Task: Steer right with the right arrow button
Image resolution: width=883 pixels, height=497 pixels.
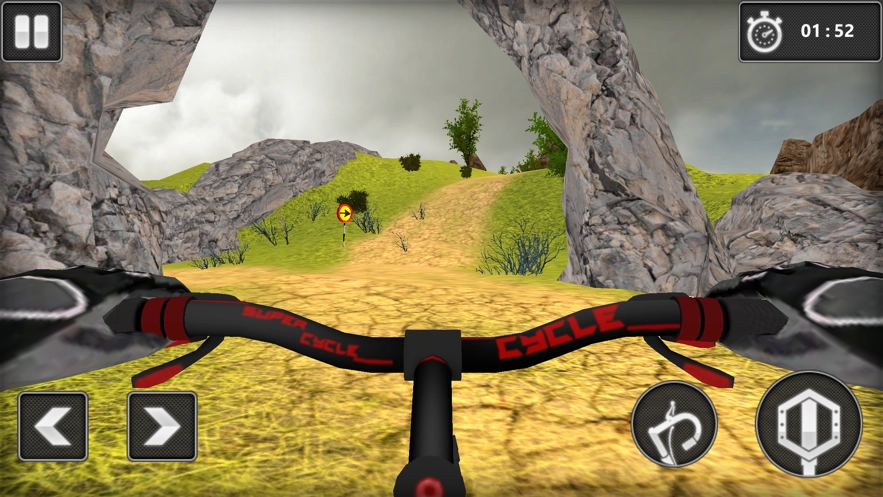Action: (x=162, y=426)
